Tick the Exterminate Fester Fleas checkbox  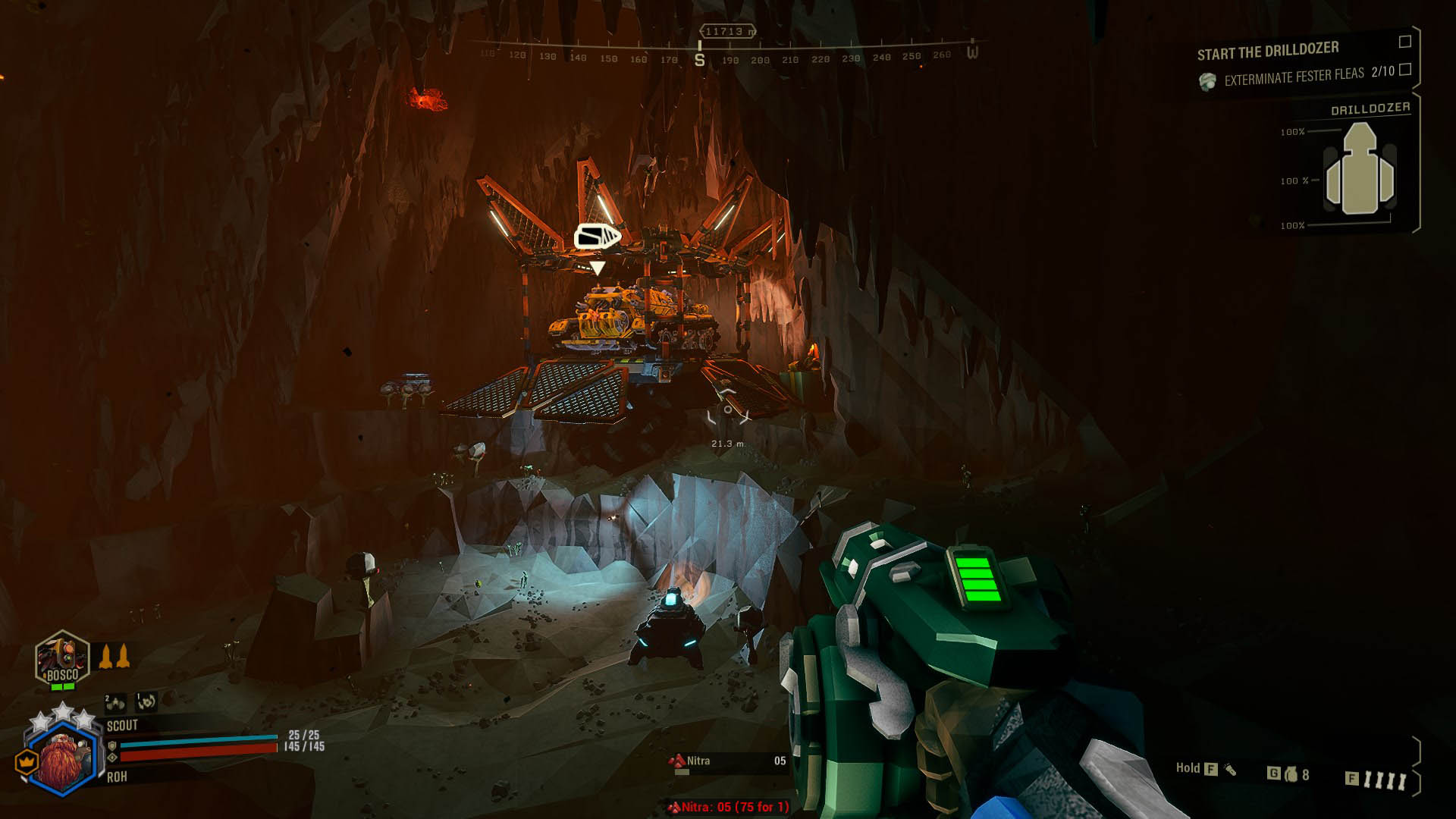[1404, 70]
